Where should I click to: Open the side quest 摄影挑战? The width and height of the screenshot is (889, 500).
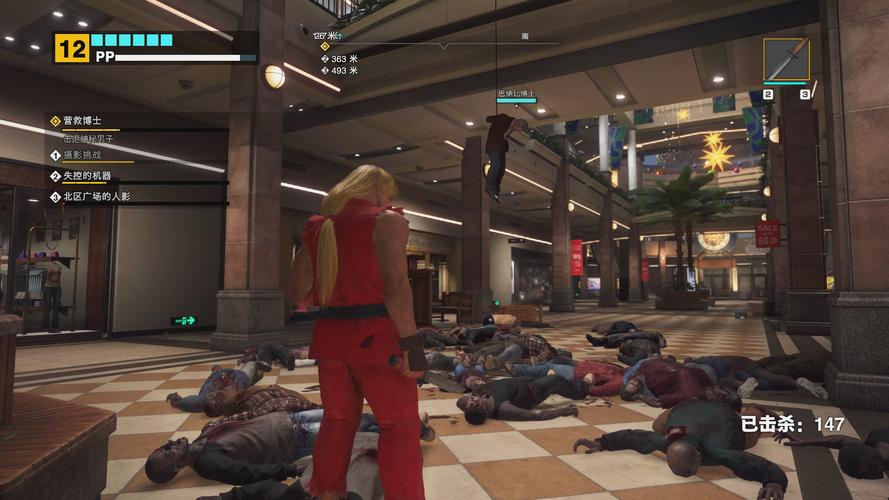[84, 155]
